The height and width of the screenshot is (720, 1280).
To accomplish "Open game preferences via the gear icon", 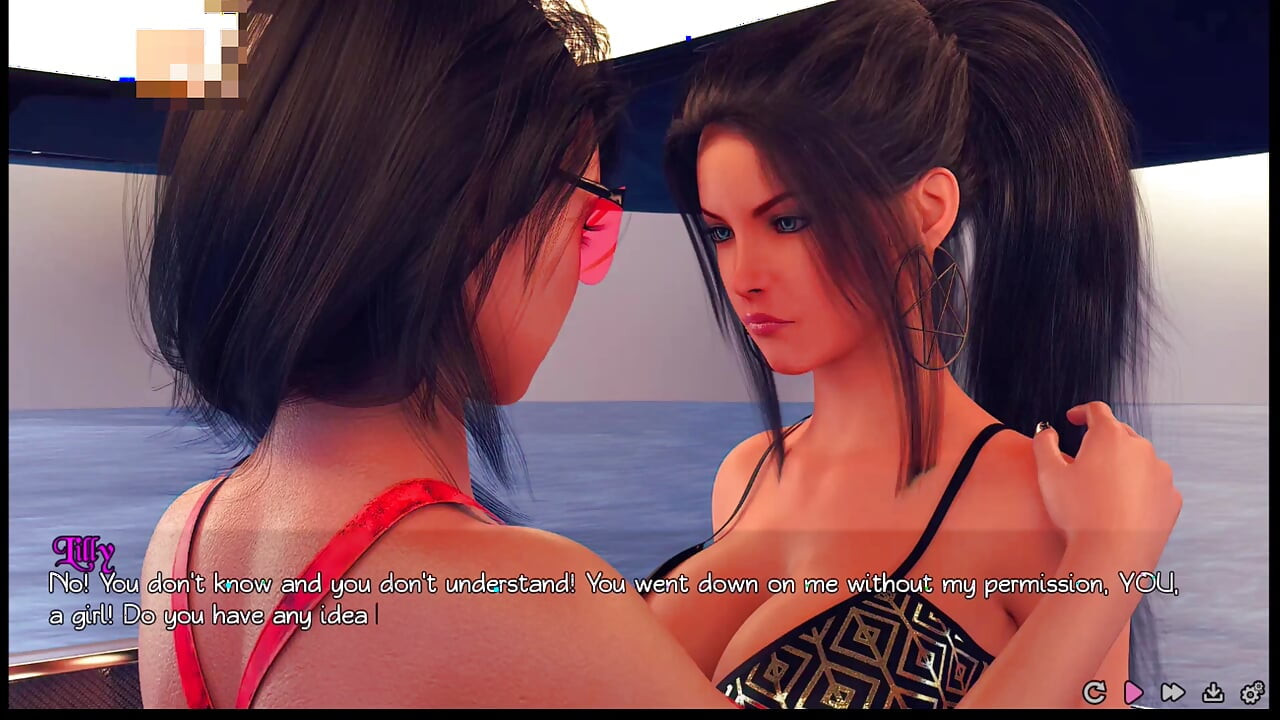I will 1250,692.
